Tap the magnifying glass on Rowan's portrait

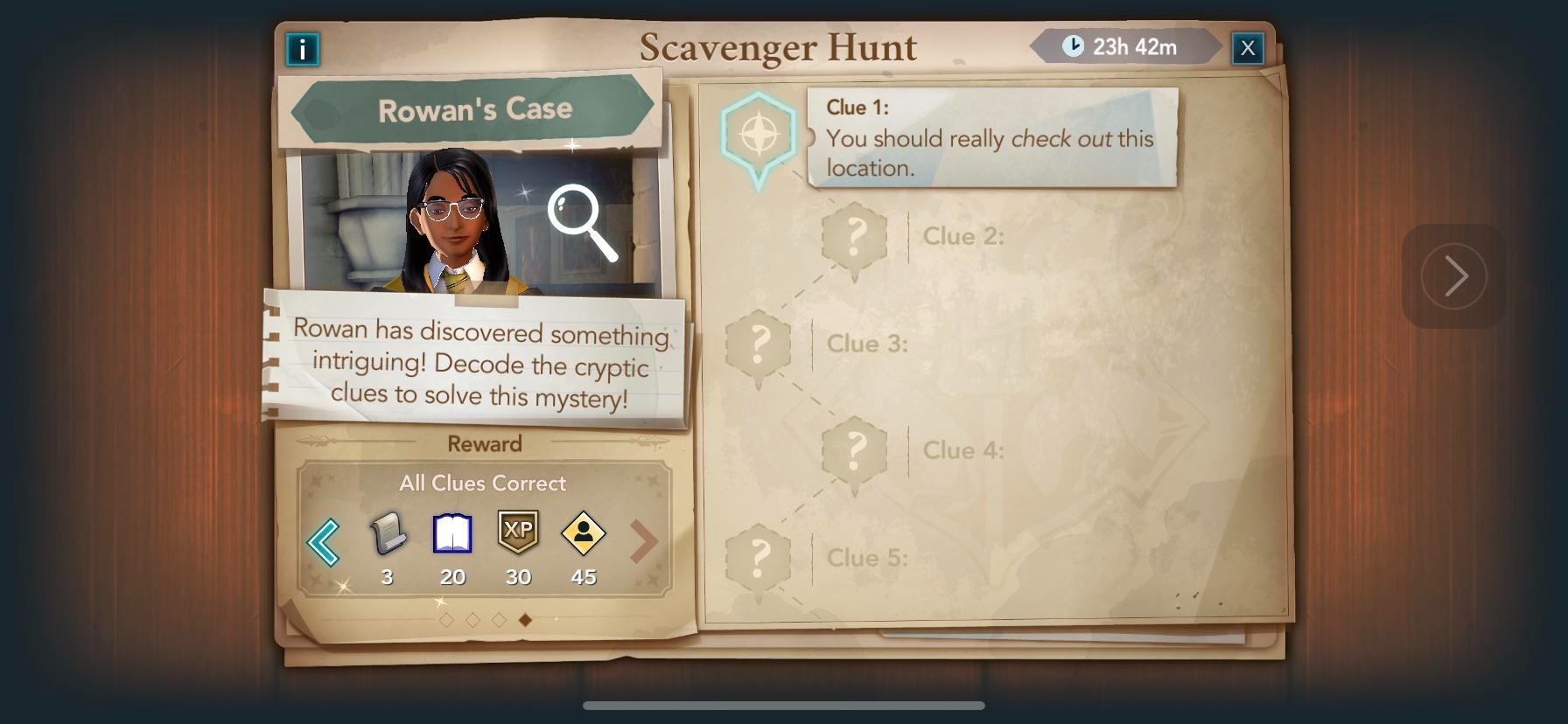pos(582,222)
